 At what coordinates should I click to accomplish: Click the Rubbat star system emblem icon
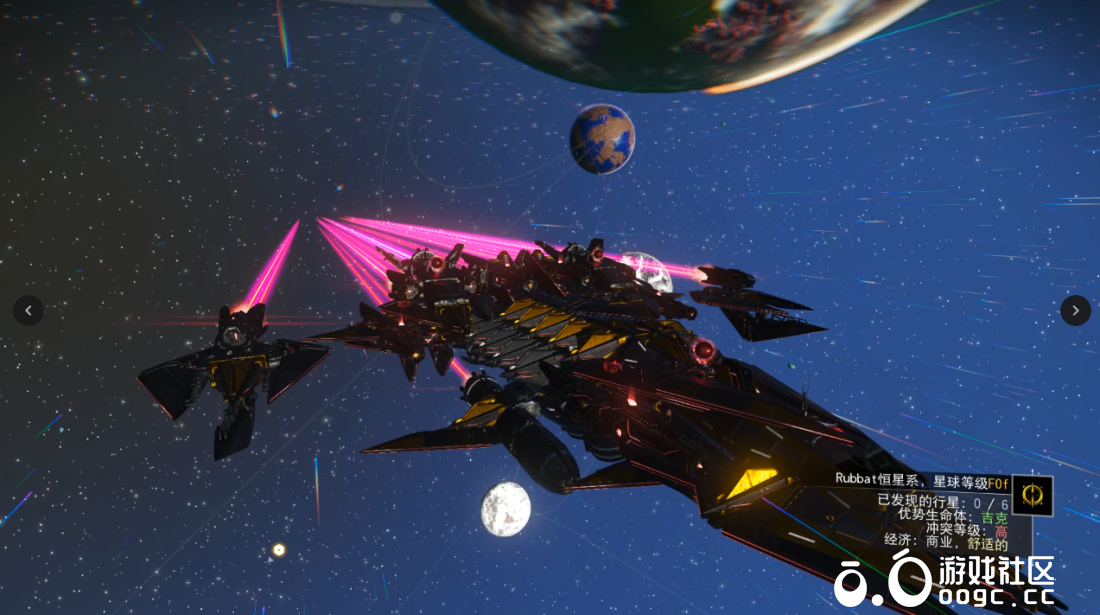[x=1032, y=495]
